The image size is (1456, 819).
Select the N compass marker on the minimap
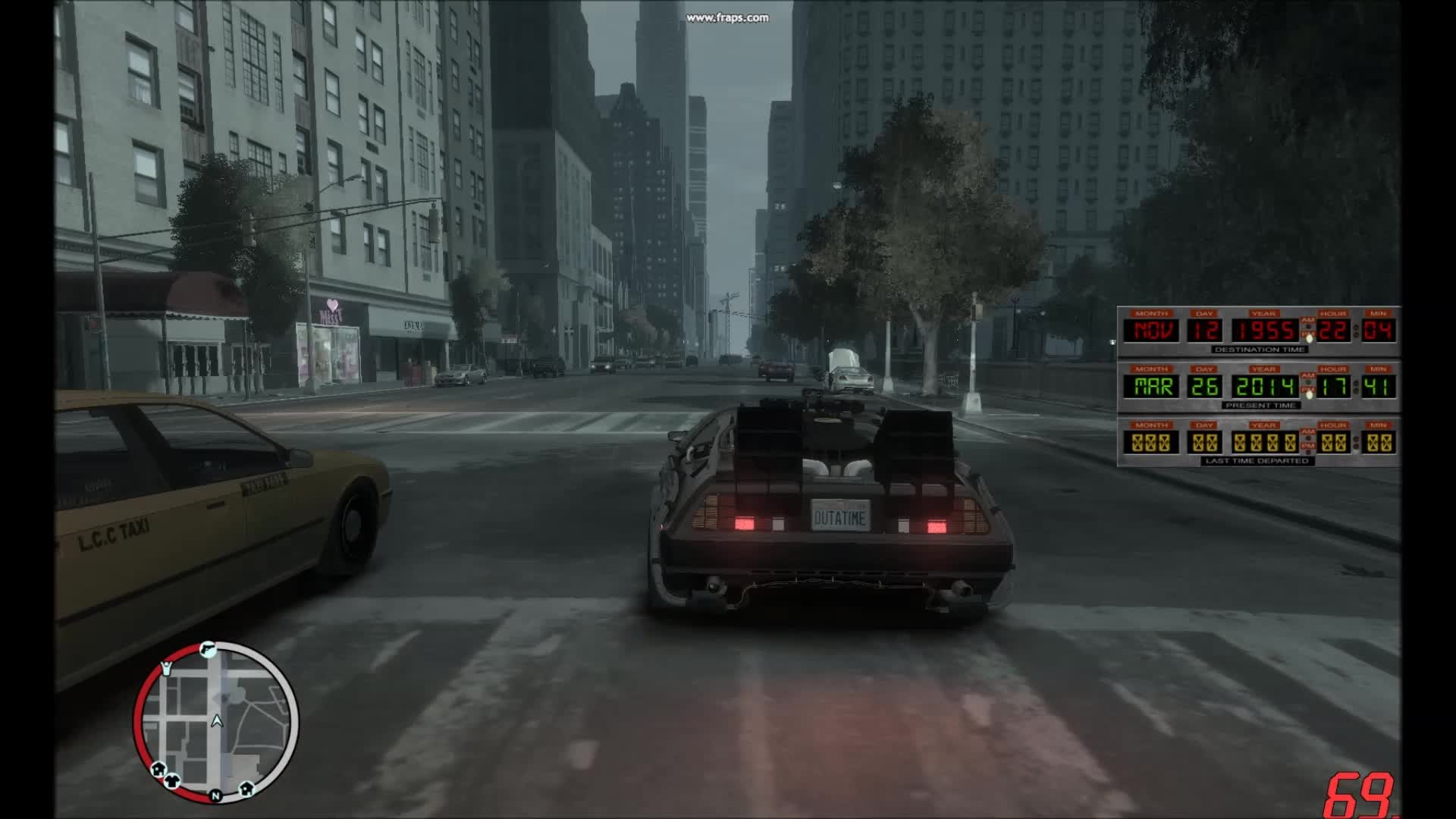[216, 795]
